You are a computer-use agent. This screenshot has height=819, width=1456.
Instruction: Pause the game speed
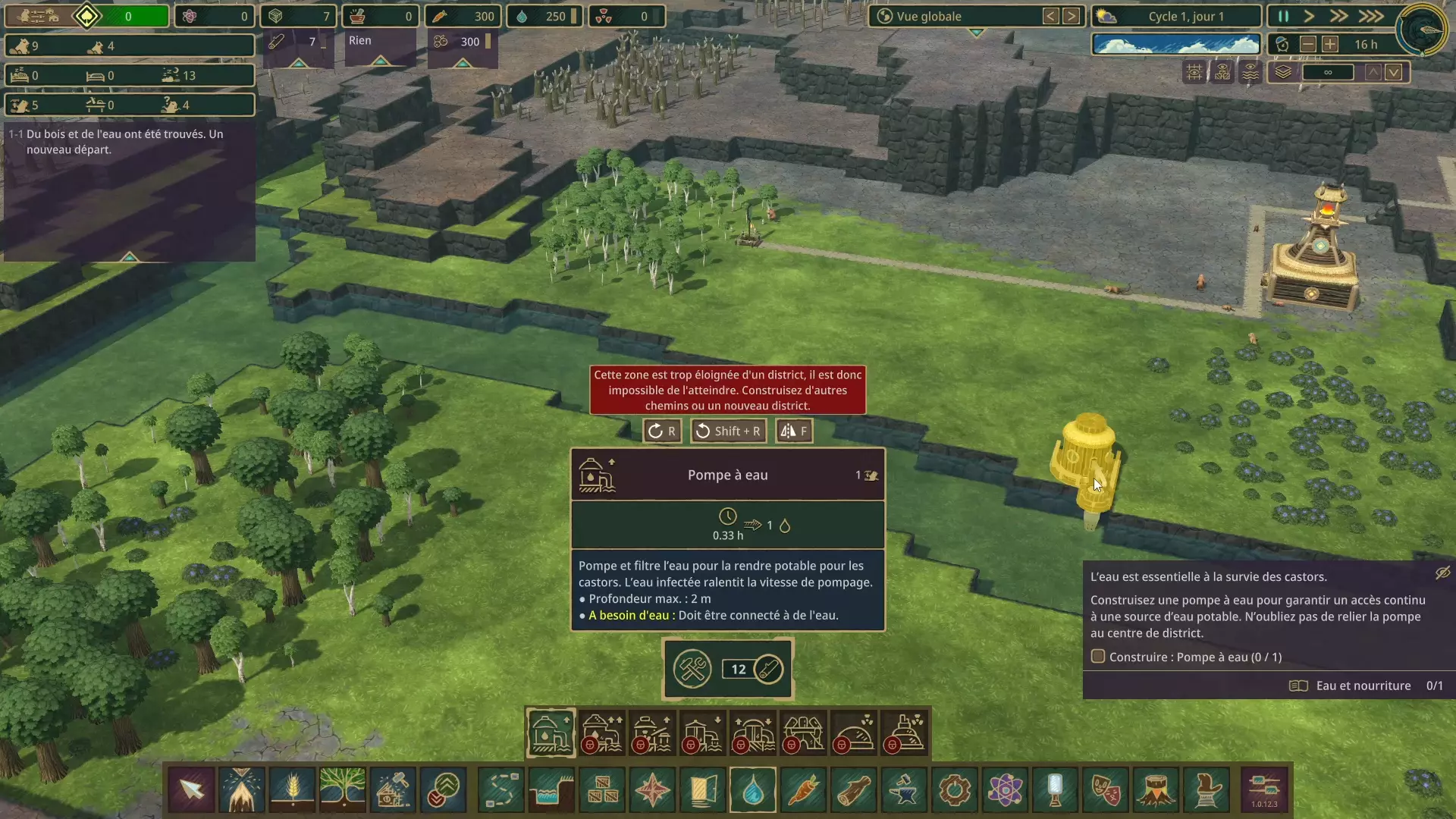pos(1283,16)
